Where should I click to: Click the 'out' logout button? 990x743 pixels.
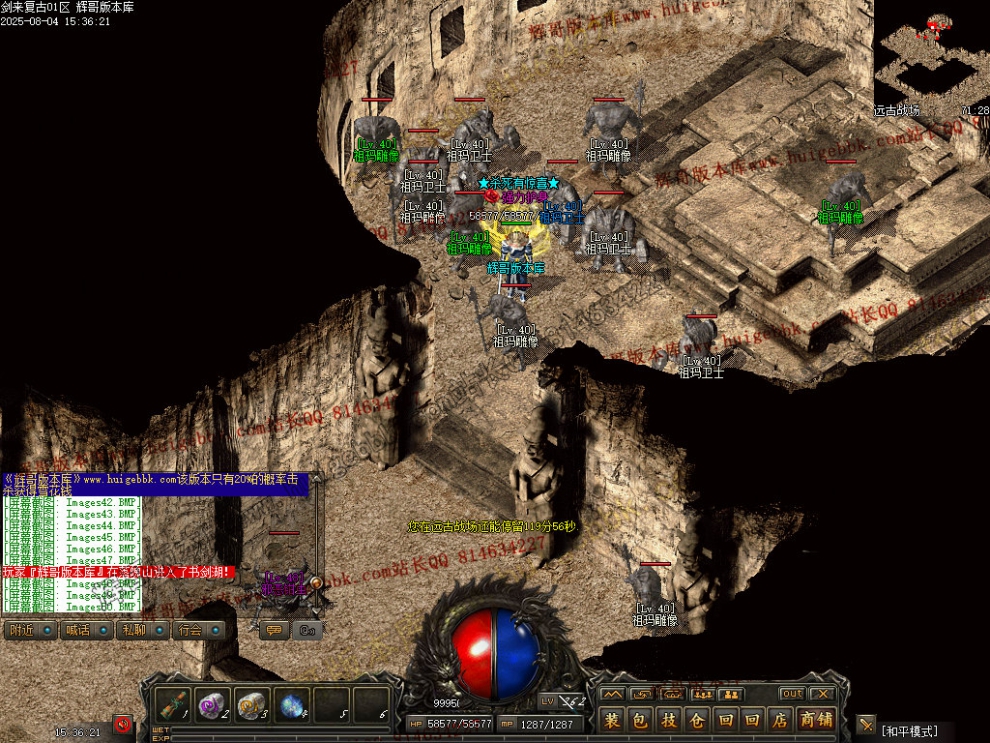[x=792, y=694]
